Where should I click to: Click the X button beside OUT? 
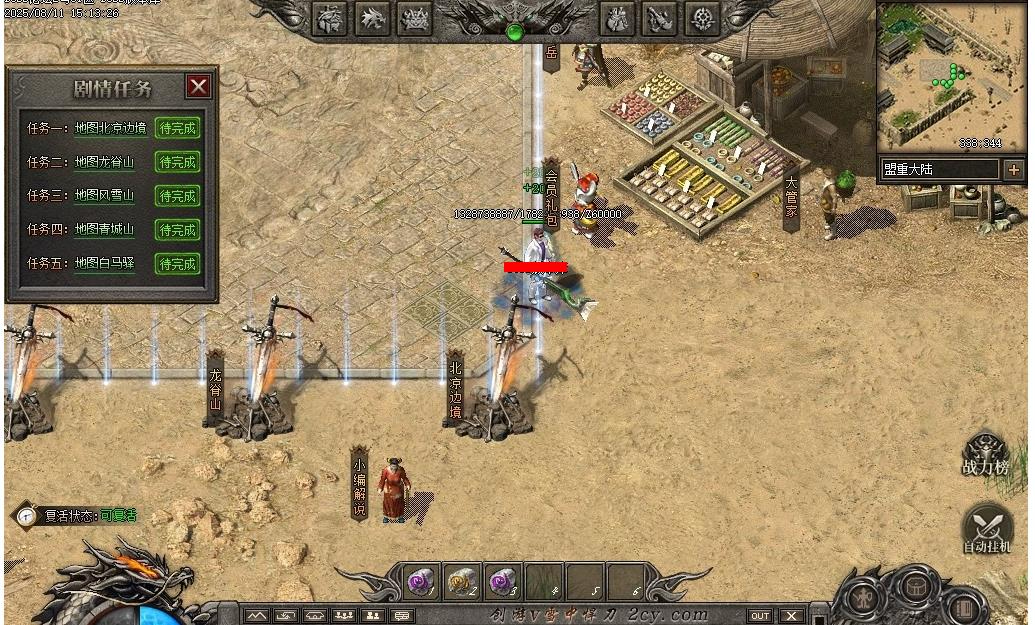point(791,615)
